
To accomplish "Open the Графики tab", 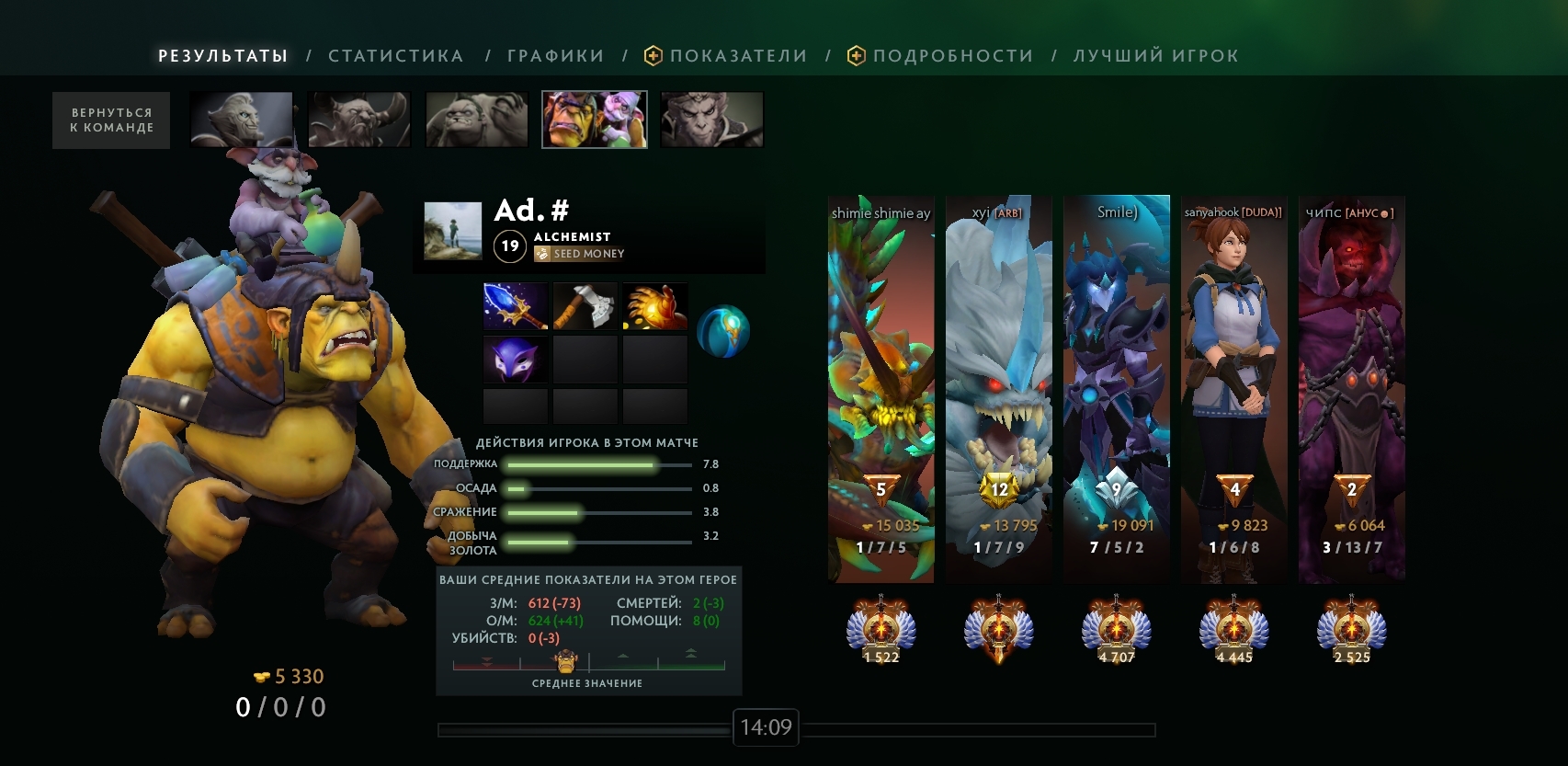I will click(x=555, y=56).
